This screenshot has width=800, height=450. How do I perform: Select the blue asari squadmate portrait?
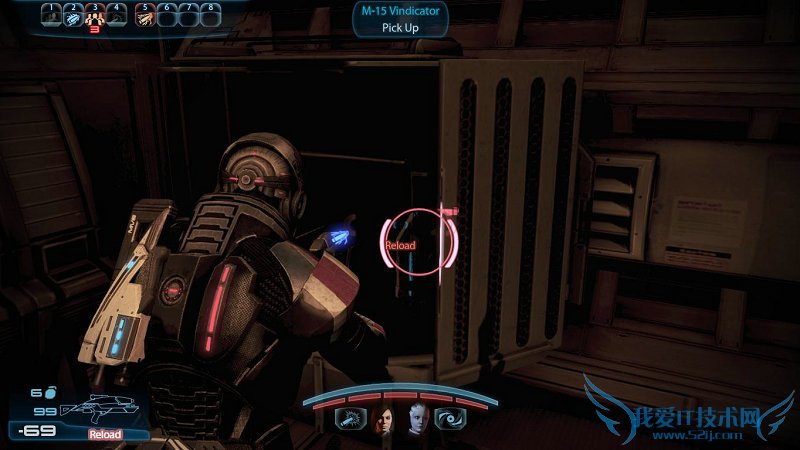(416, 421)
